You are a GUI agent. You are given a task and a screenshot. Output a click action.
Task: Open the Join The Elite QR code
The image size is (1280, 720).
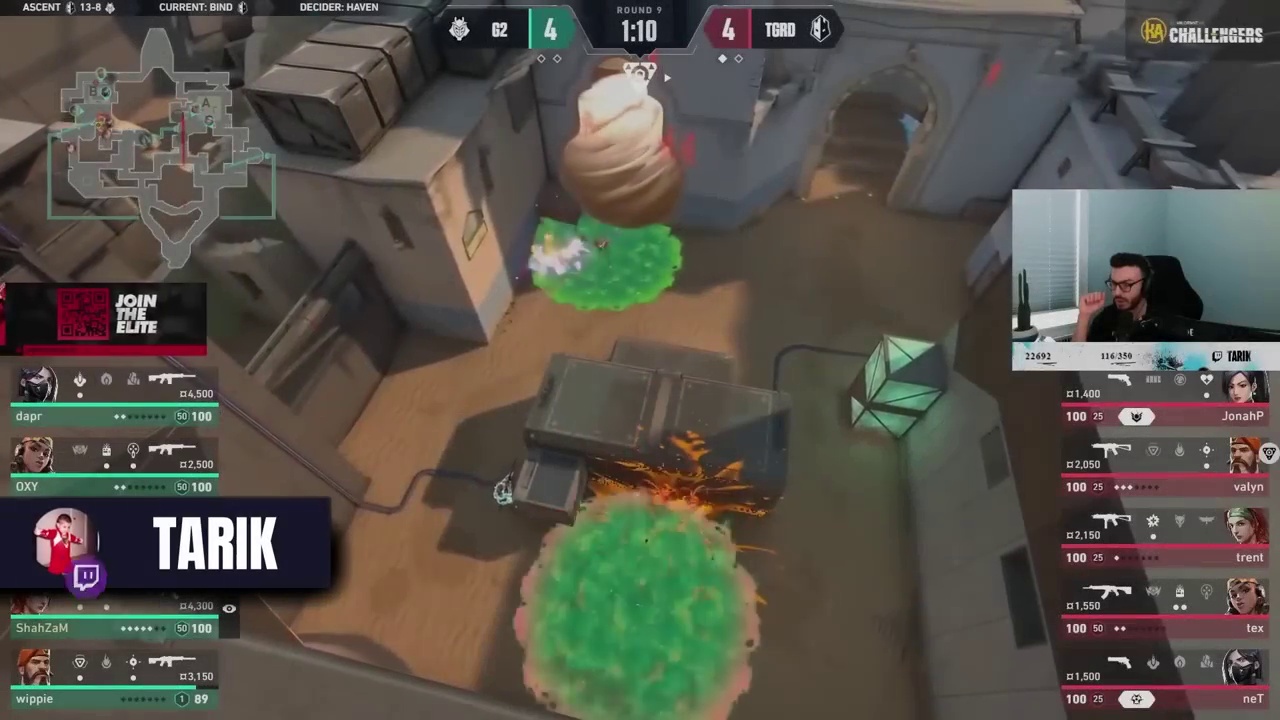82,315
